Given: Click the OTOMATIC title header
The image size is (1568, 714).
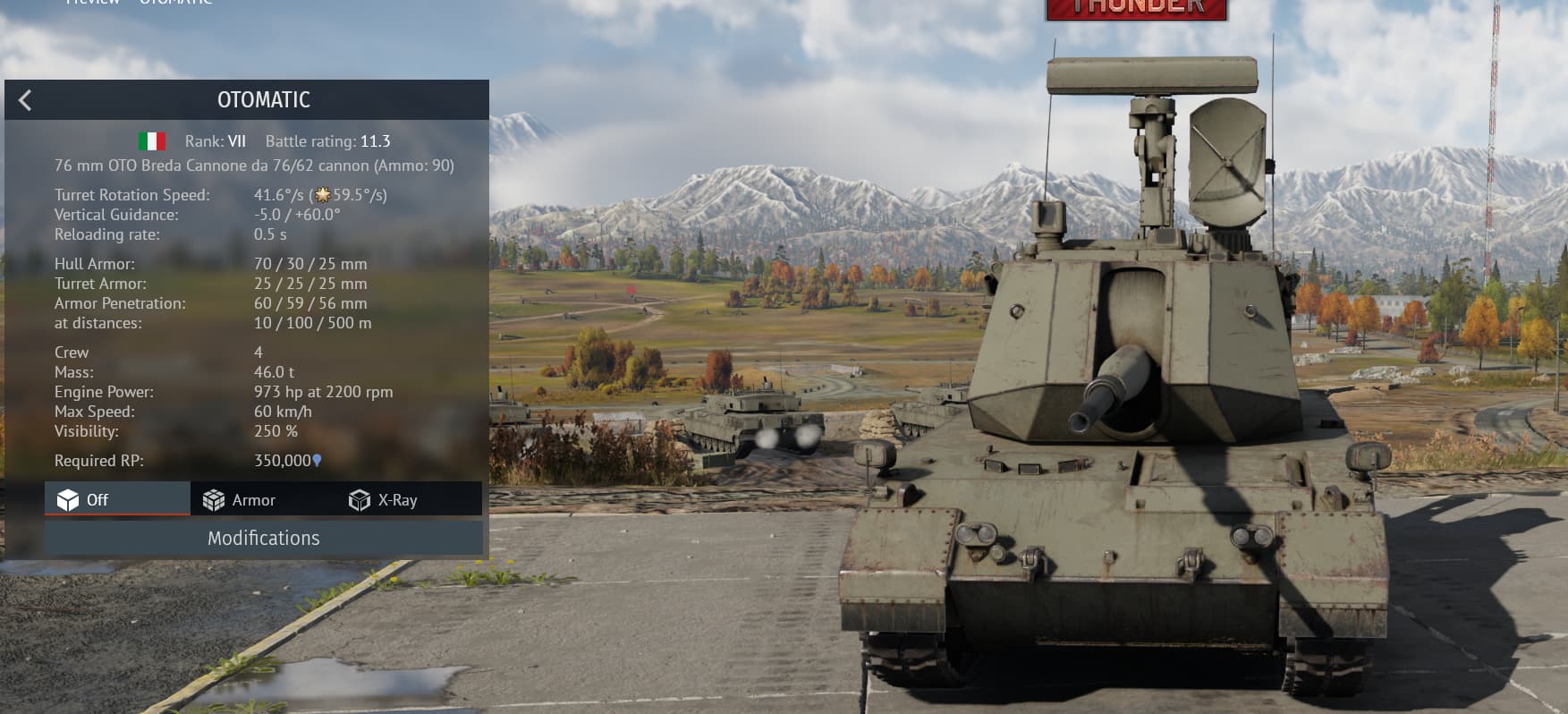Looking at the screenshot, I should [263, 99].
